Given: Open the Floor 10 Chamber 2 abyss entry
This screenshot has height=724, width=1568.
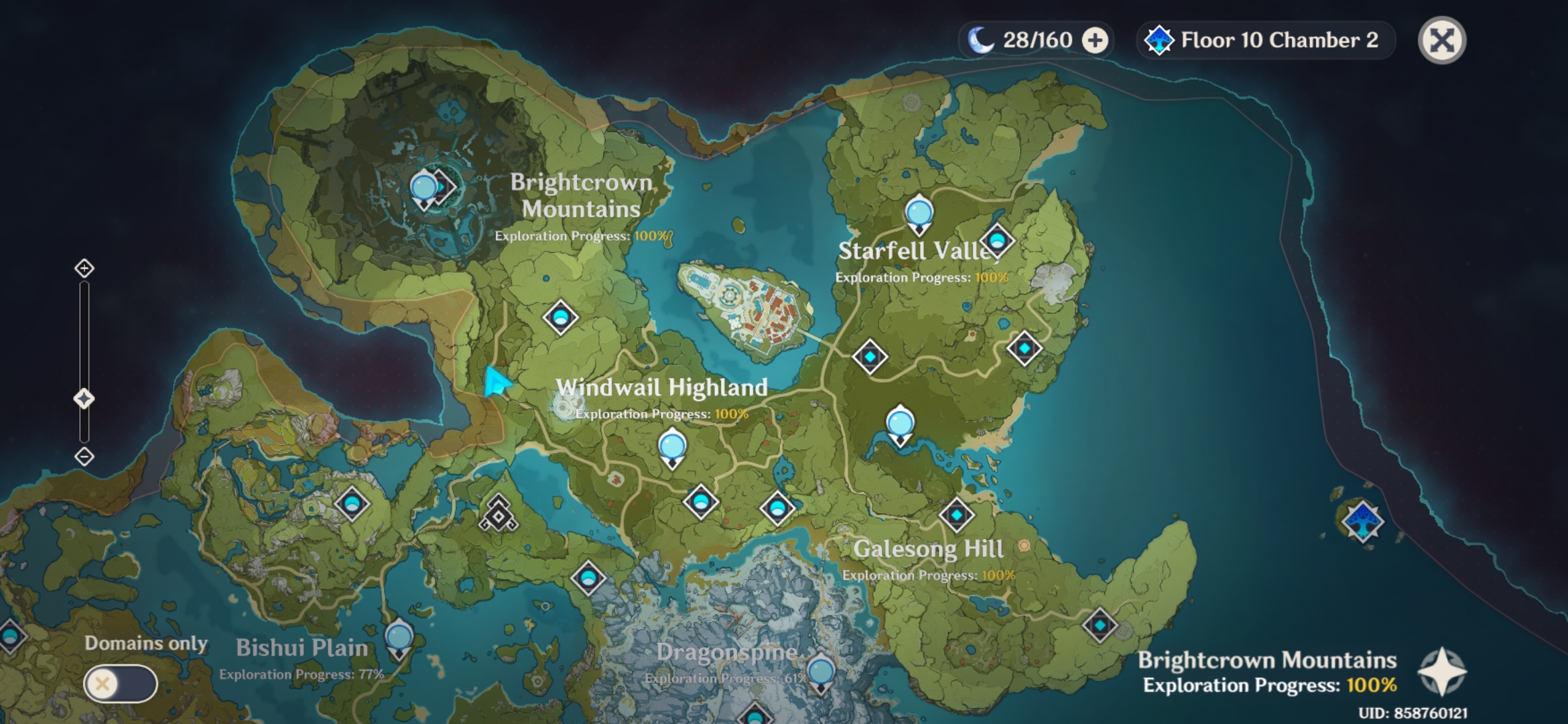Looking at the screenshot, I should click(x=1266, y=40).
